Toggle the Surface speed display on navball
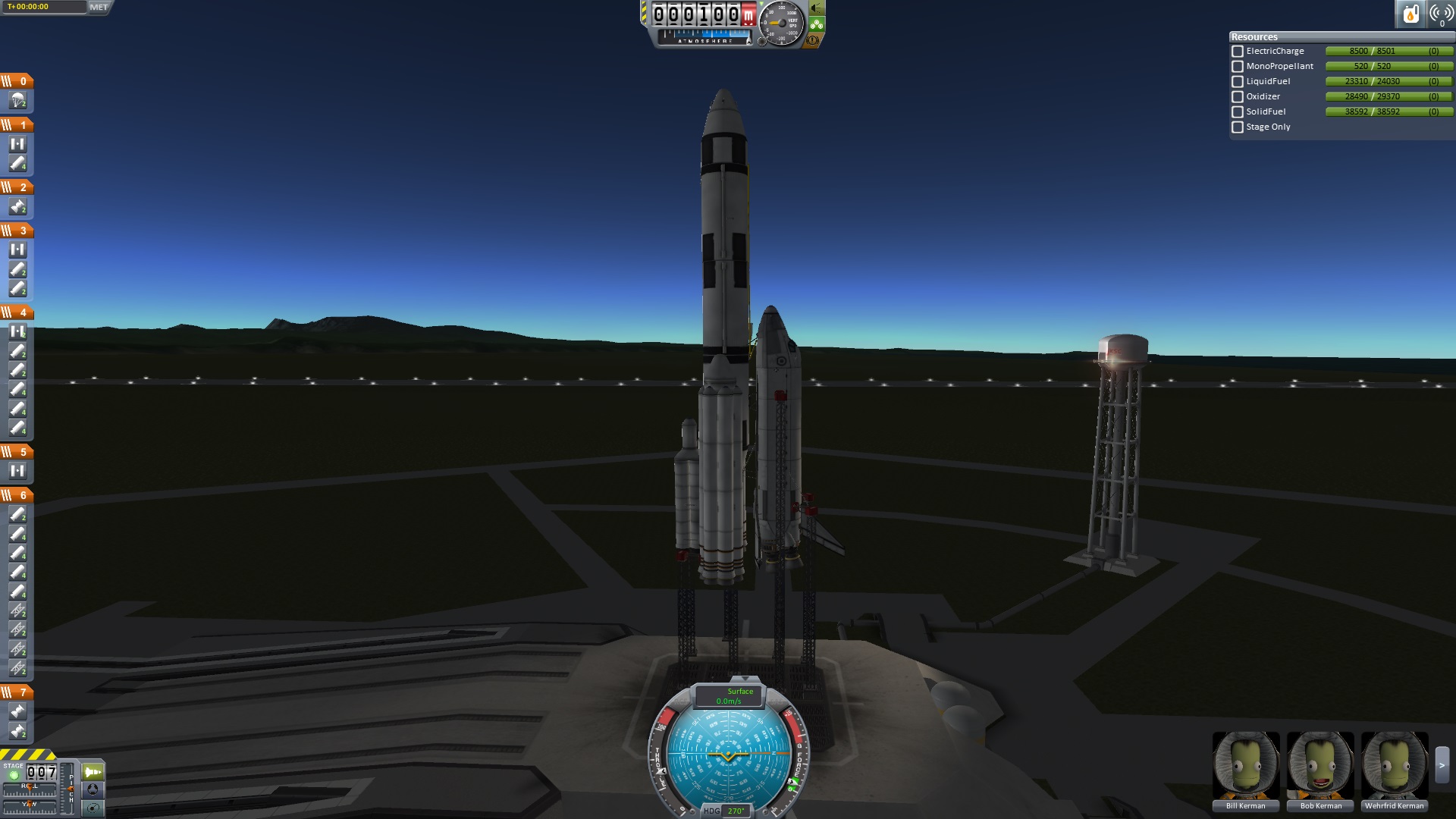1456x819 pixels. pyautogui.click(x=730, y=695)
